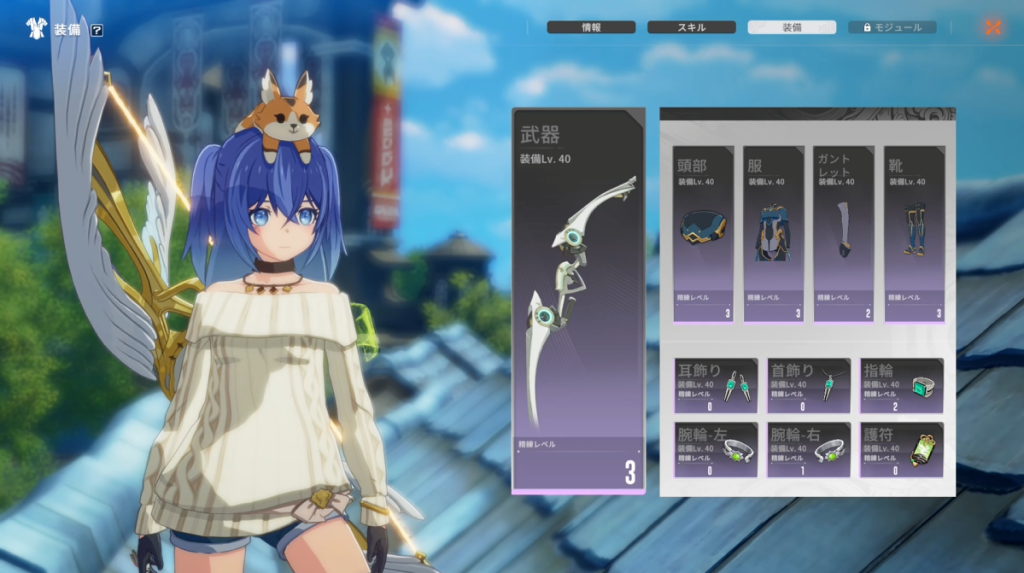Screen dimensions: 1024x573
Task: Pick the 靴 boots slot
Action: [914, 234]
